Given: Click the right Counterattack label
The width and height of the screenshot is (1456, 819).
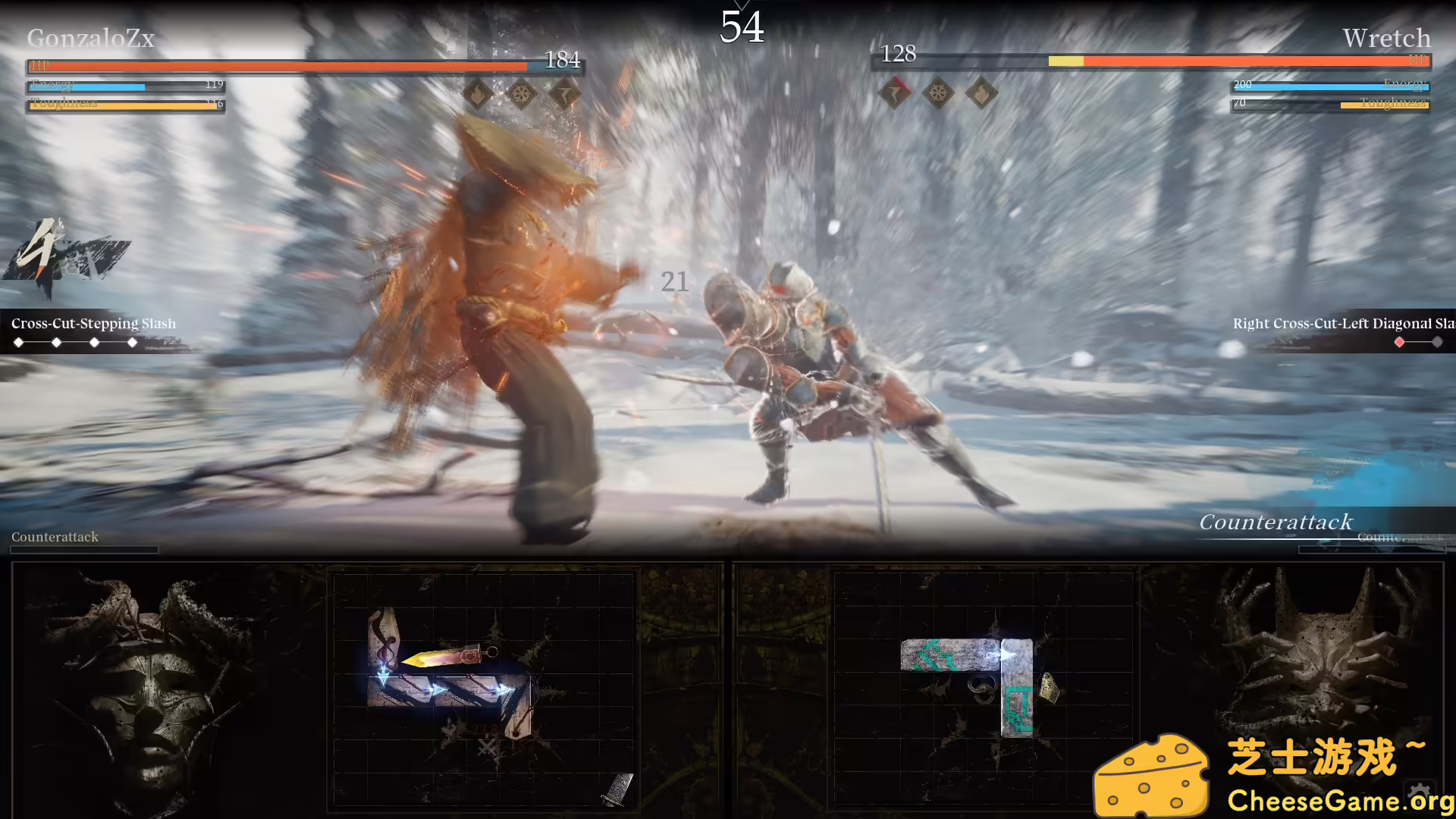Looking at the screenshot, I should pos(1276,522).
